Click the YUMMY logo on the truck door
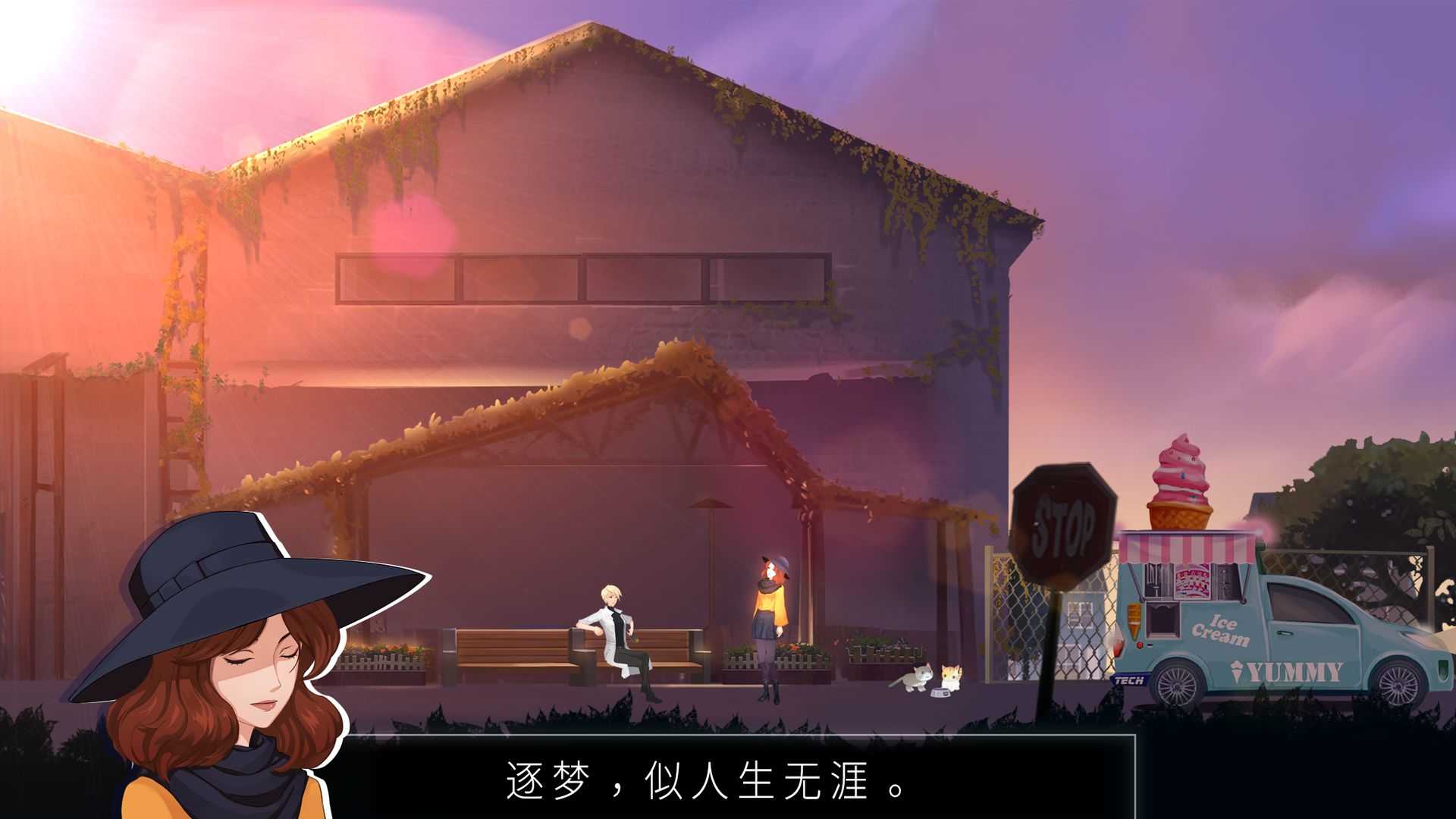This screenshot has width=1456, height=819. pyautogui.click(x=1294, y=670)
